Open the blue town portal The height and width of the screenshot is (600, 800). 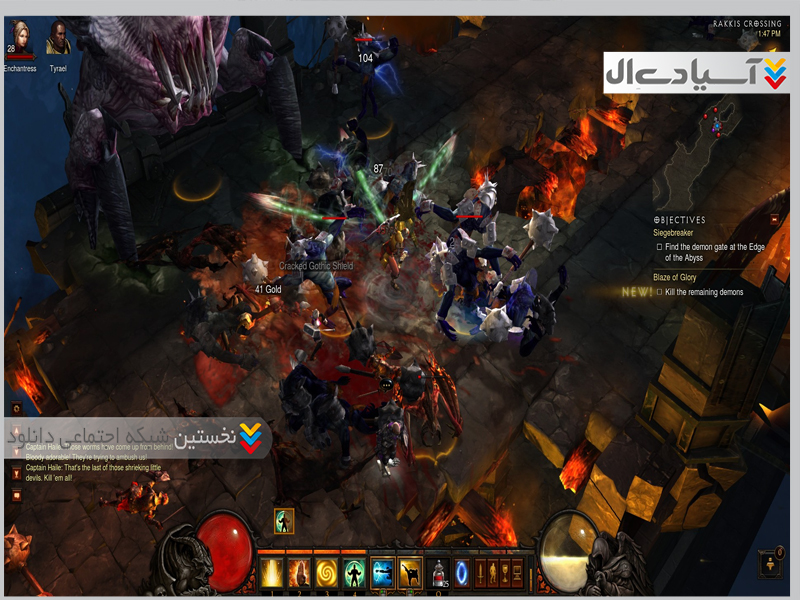click(x=461, y=572)
